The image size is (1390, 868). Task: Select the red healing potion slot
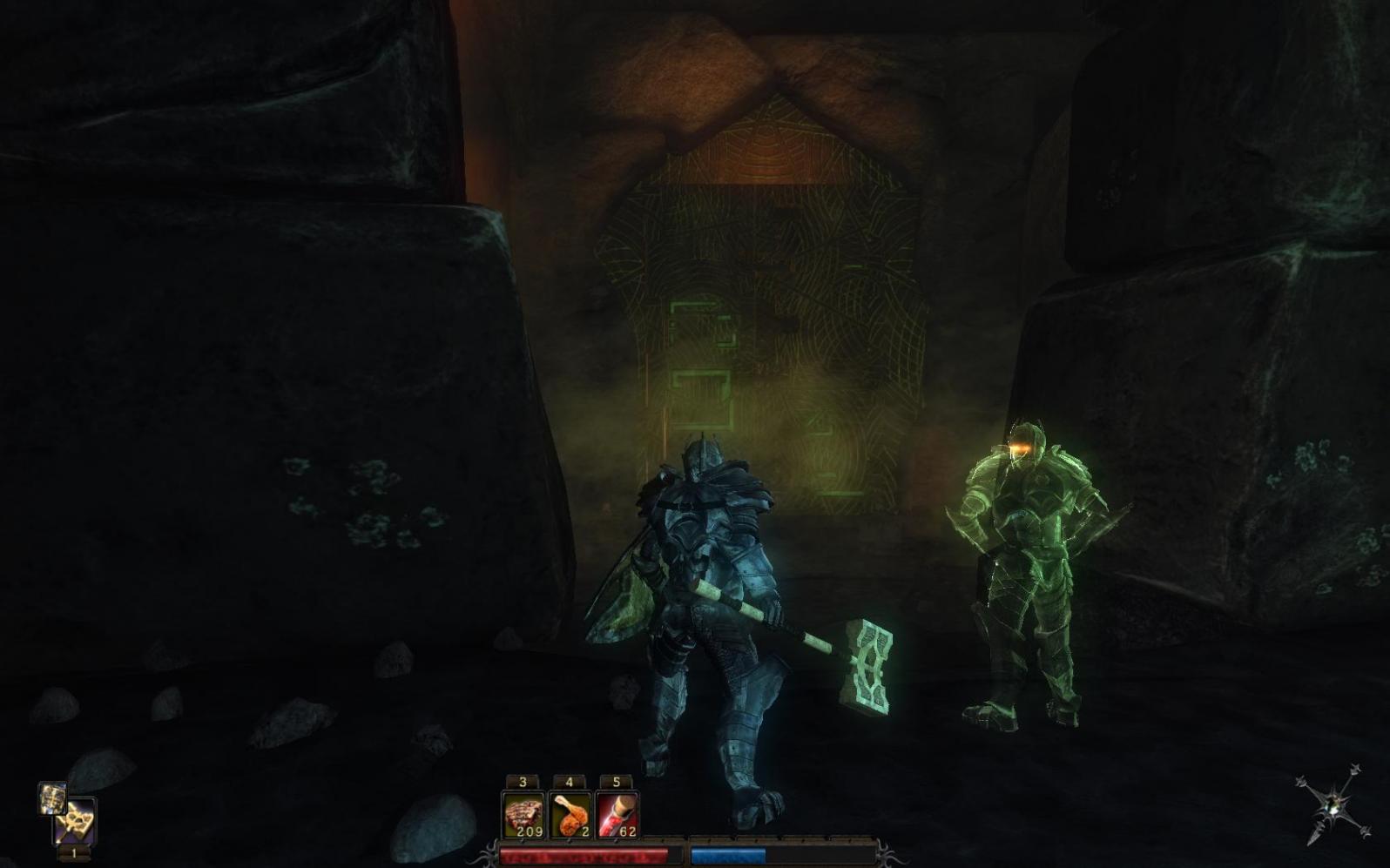click(617, 815)
